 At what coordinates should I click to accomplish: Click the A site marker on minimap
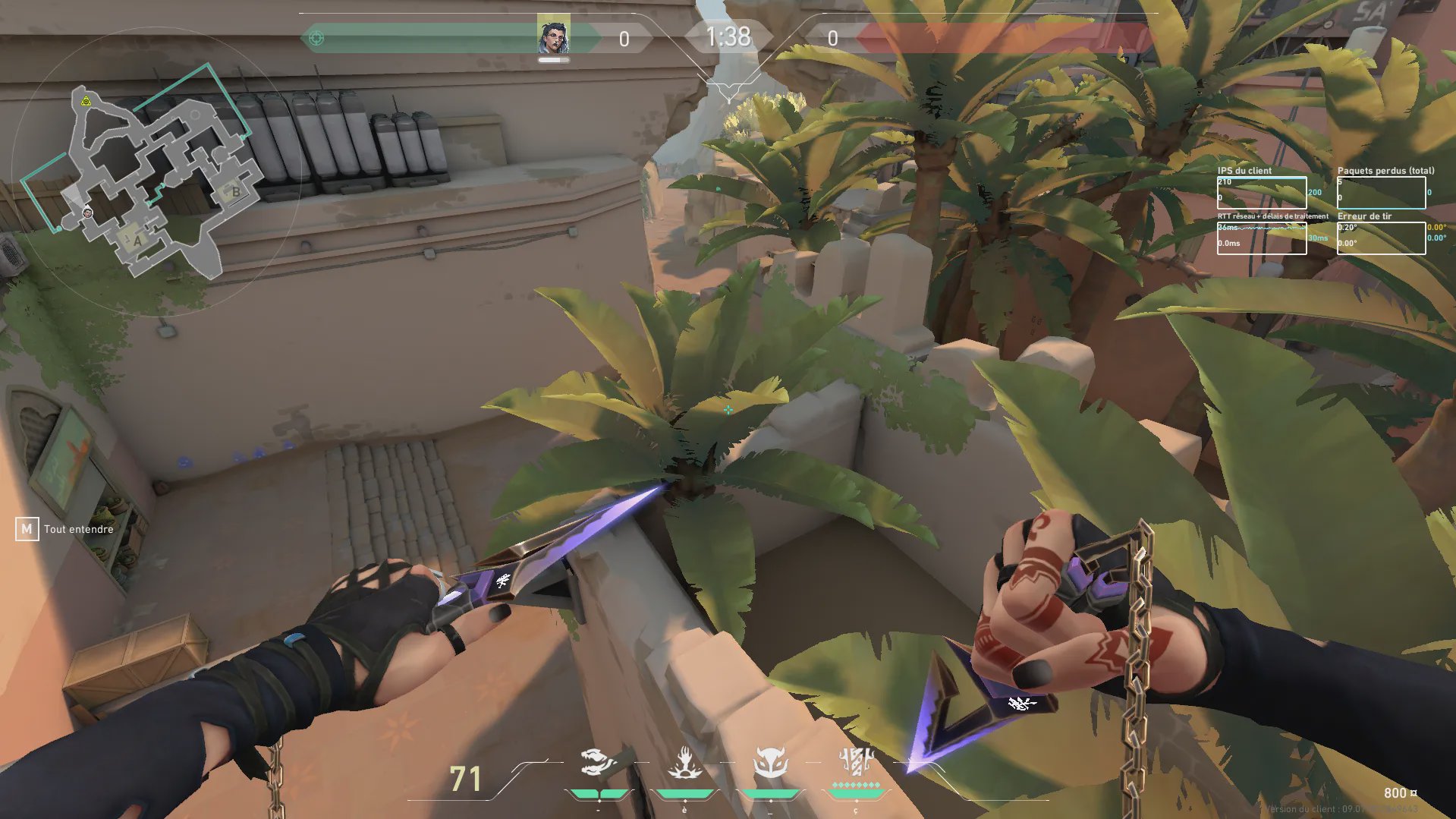click(137, 241)
